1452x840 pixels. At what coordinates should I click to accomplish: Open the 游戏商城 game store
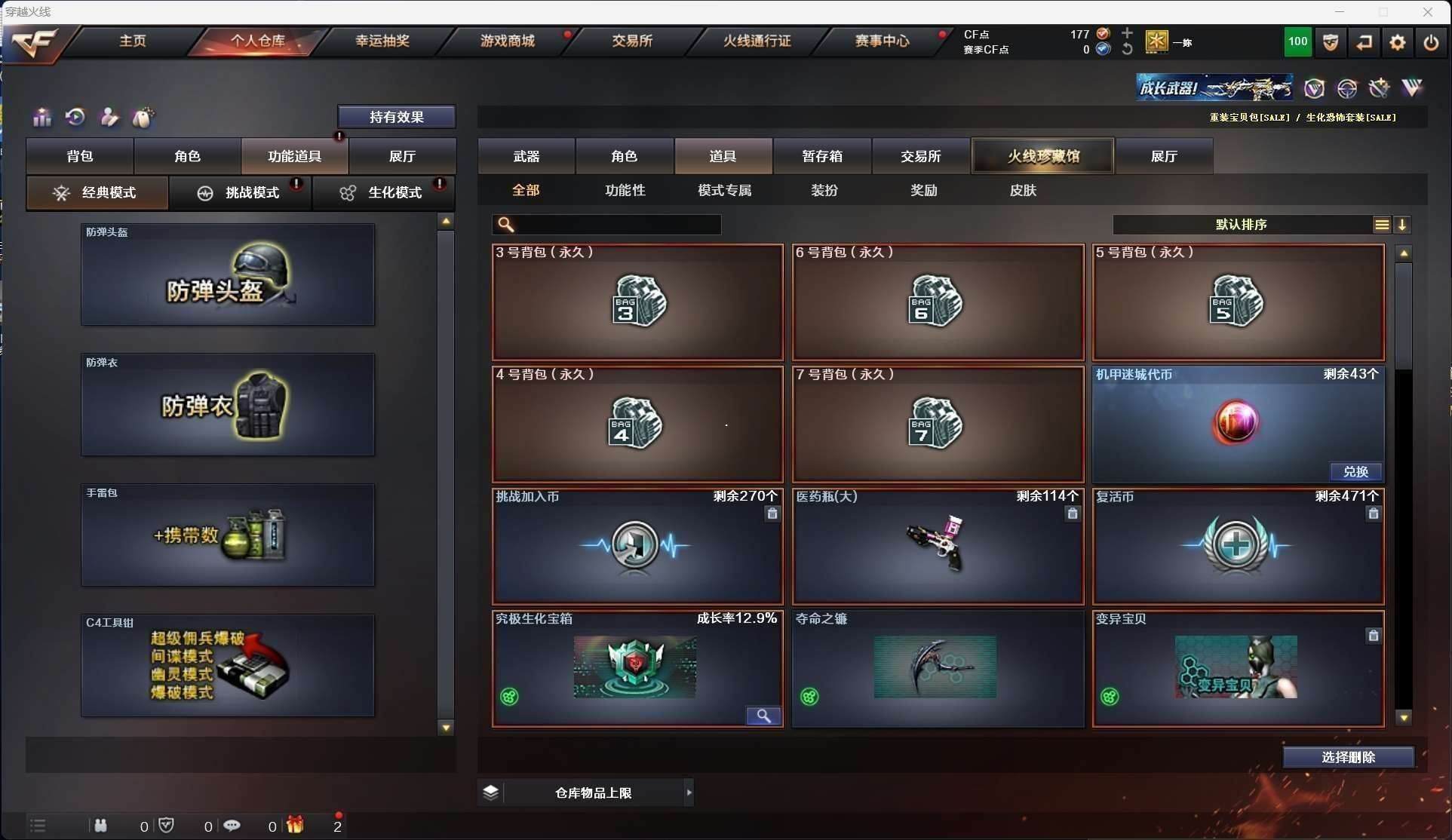(x=507, y=41)
